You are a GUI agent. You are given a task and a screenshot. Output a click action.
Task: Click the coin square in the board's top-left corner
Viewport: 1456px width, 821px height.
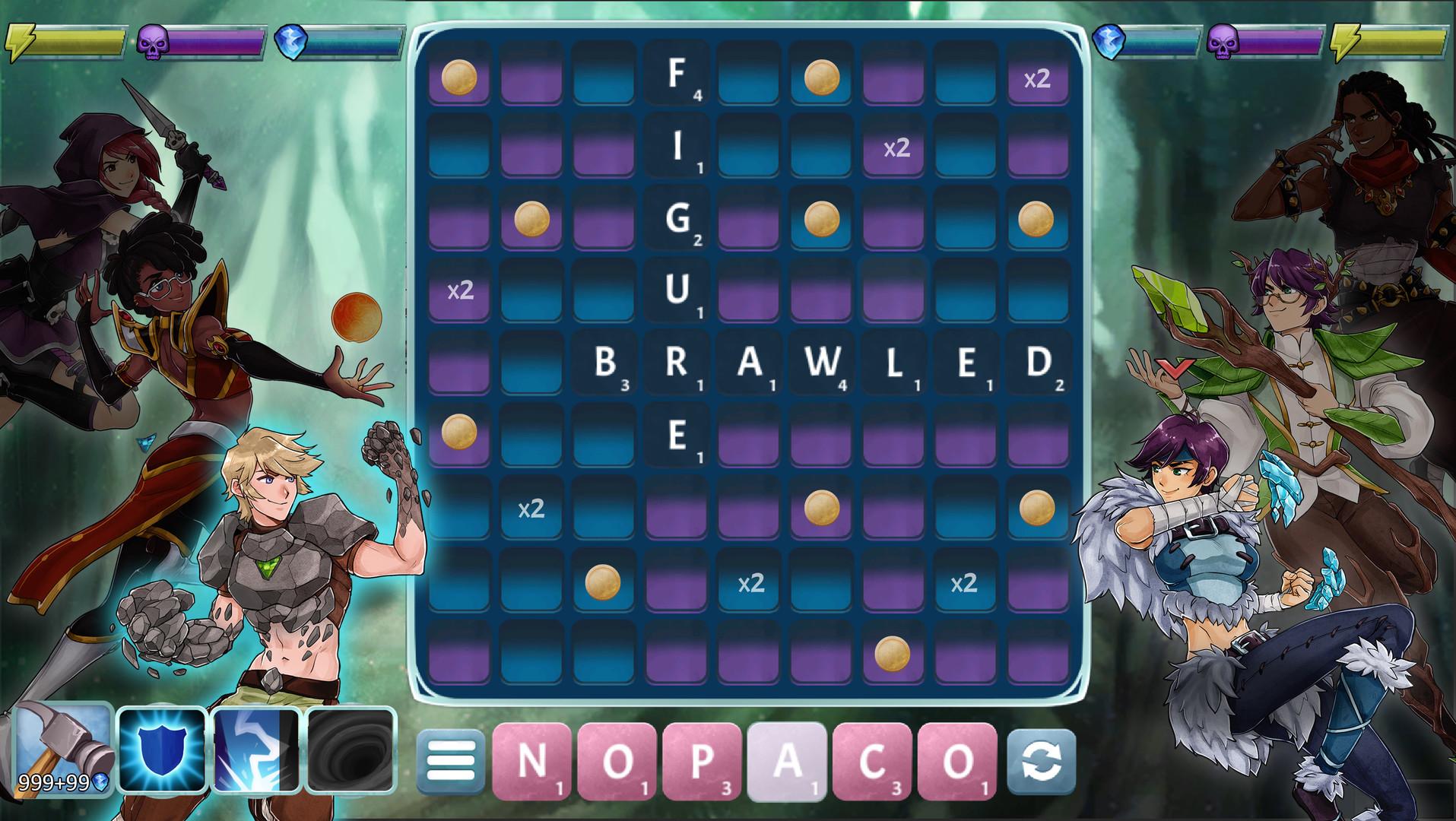(460, 77)
